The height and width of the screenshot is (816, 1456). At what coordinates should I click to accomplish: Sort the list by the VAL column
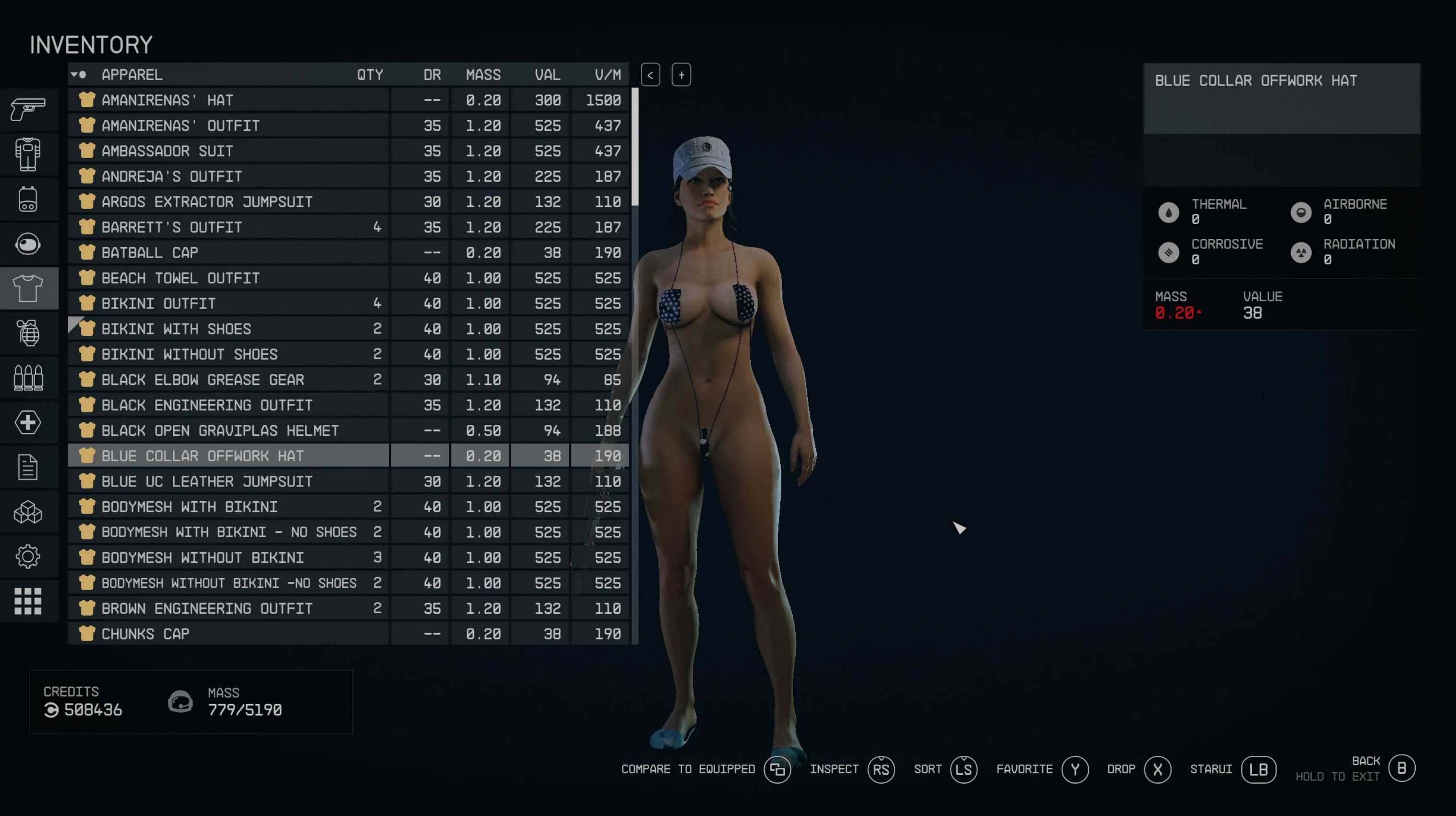pyautogui.click(x=547, y=74)
